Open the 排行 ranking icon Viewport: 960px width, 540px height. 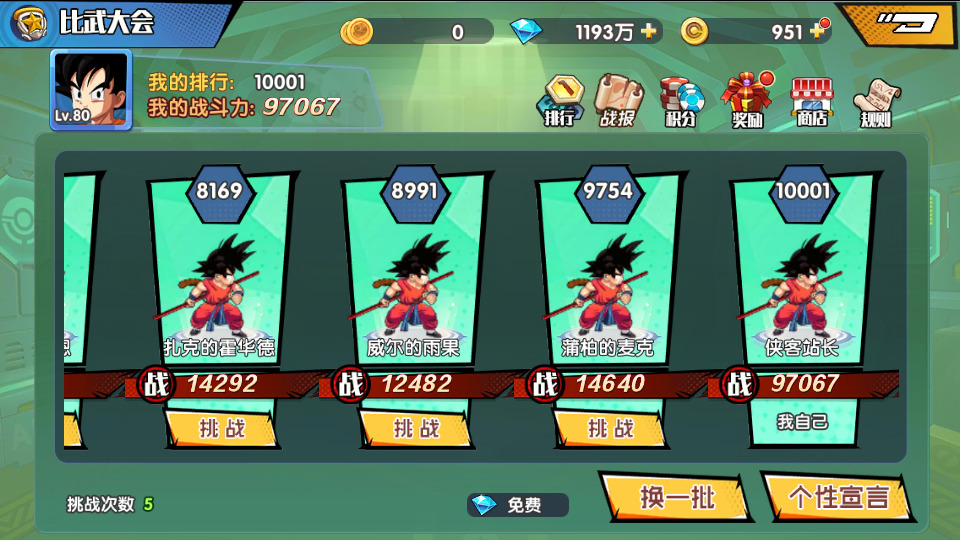coord(560,101)
